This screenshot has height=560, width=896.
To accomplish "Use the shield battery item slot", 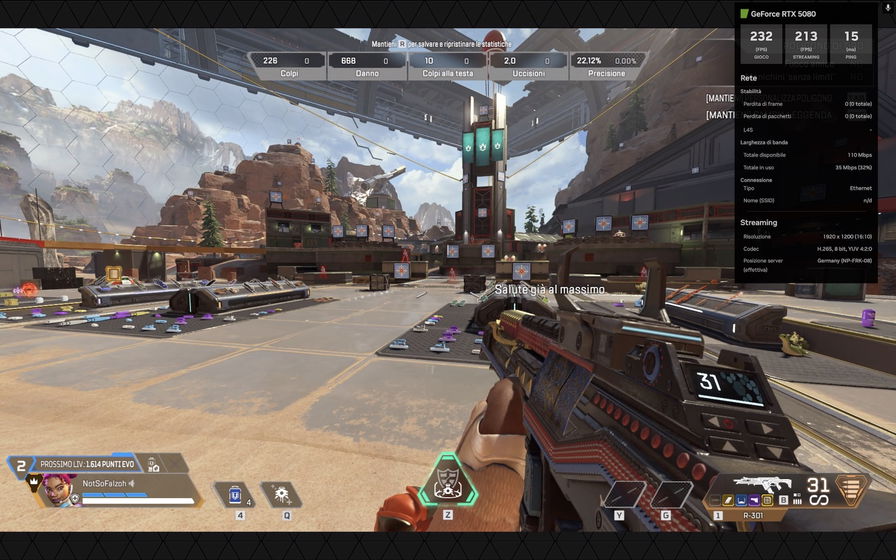I will point(236,494).
